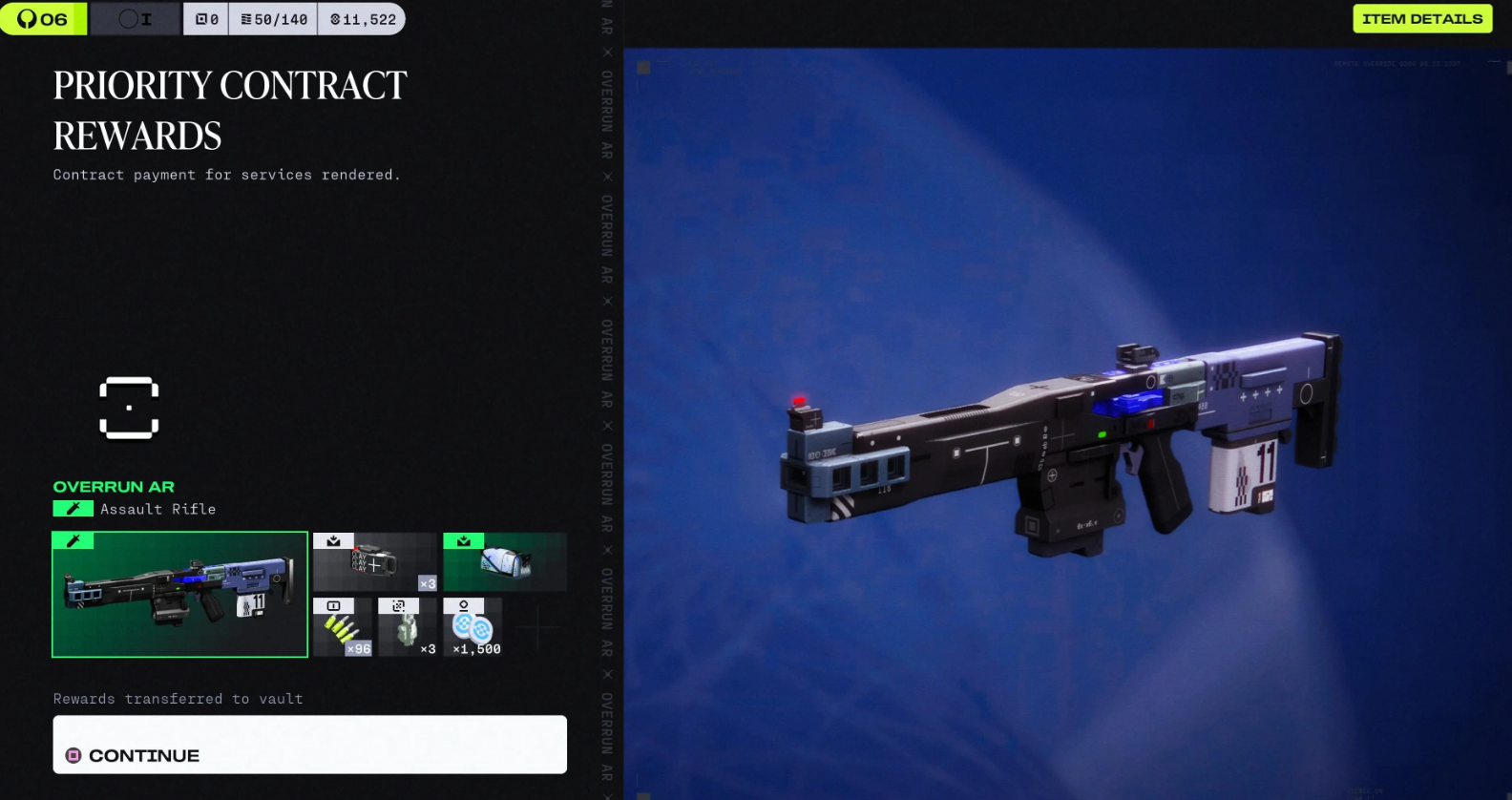Image resolution: width=1512 pixels, height=800 pixels.
Task: Select the white duffel bag reward
Action: [x=505, y=562]
